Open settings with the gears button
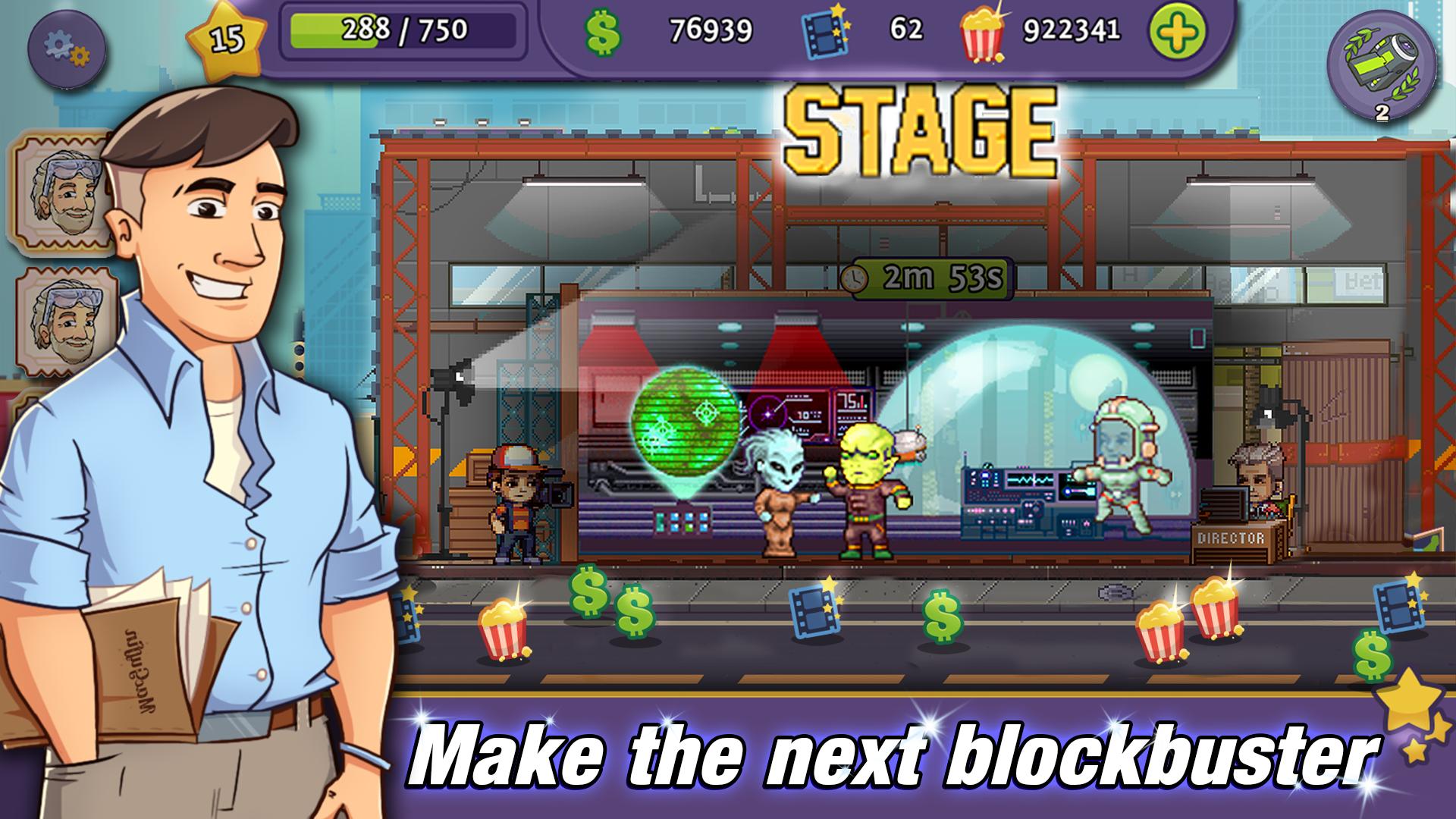Image resolution: width=1456 pixels, height=819 pixels. (x=66, y=49)
